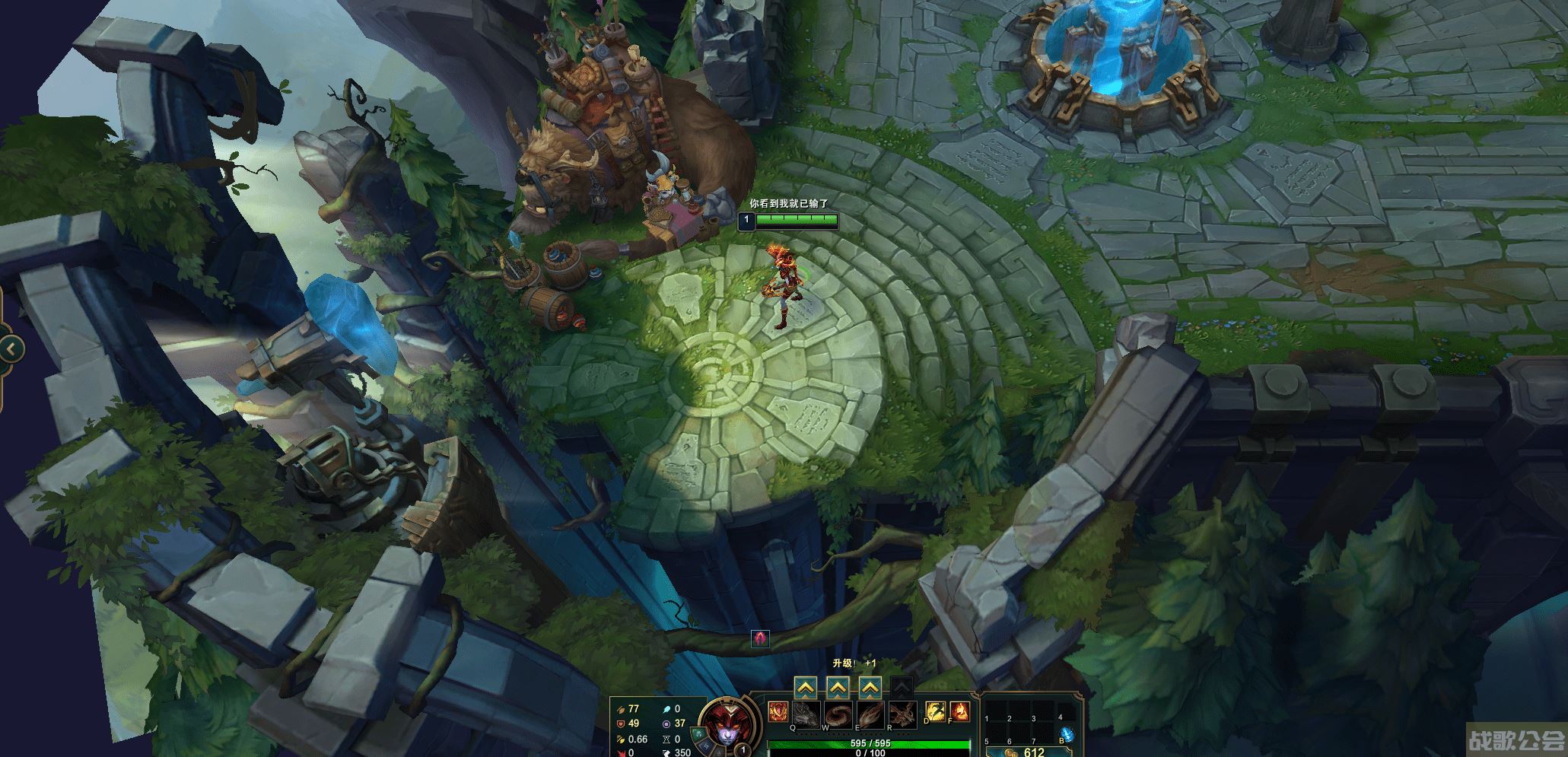Level up the Q ability
This screenshot has width=1568, height=757.
point(806,689)
